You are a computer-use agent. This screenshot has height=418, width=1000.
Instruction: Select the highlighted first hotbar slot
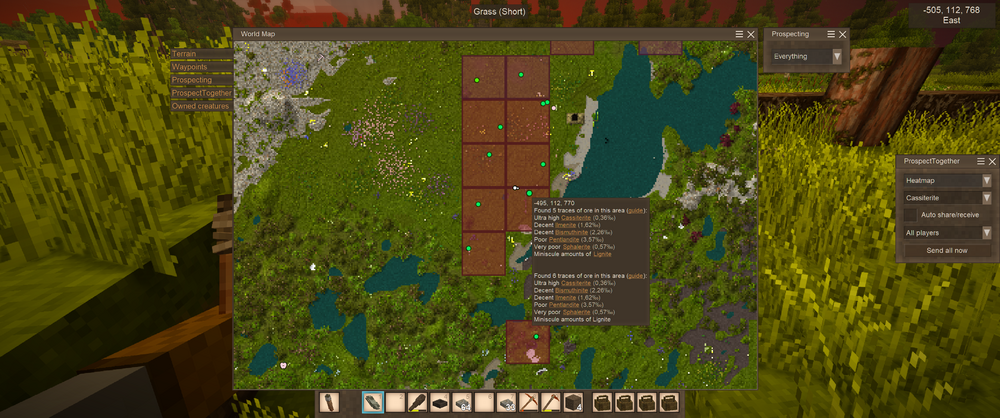pyautogui.click(x=373, y=403)
